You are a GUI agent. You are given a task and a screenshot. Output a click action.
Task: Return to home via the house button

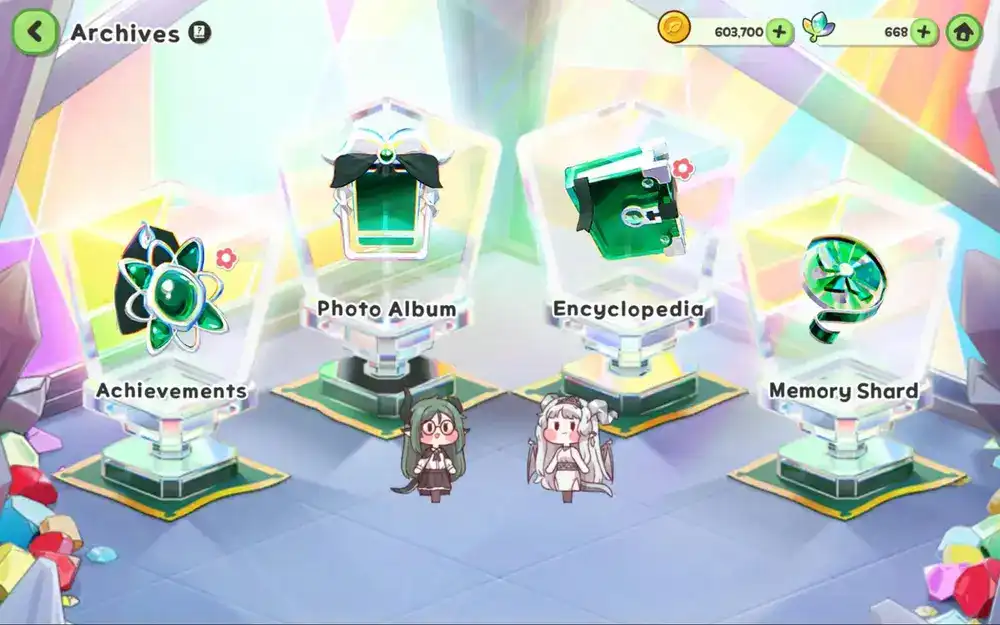pyautogui.click(x=964, y=32)
